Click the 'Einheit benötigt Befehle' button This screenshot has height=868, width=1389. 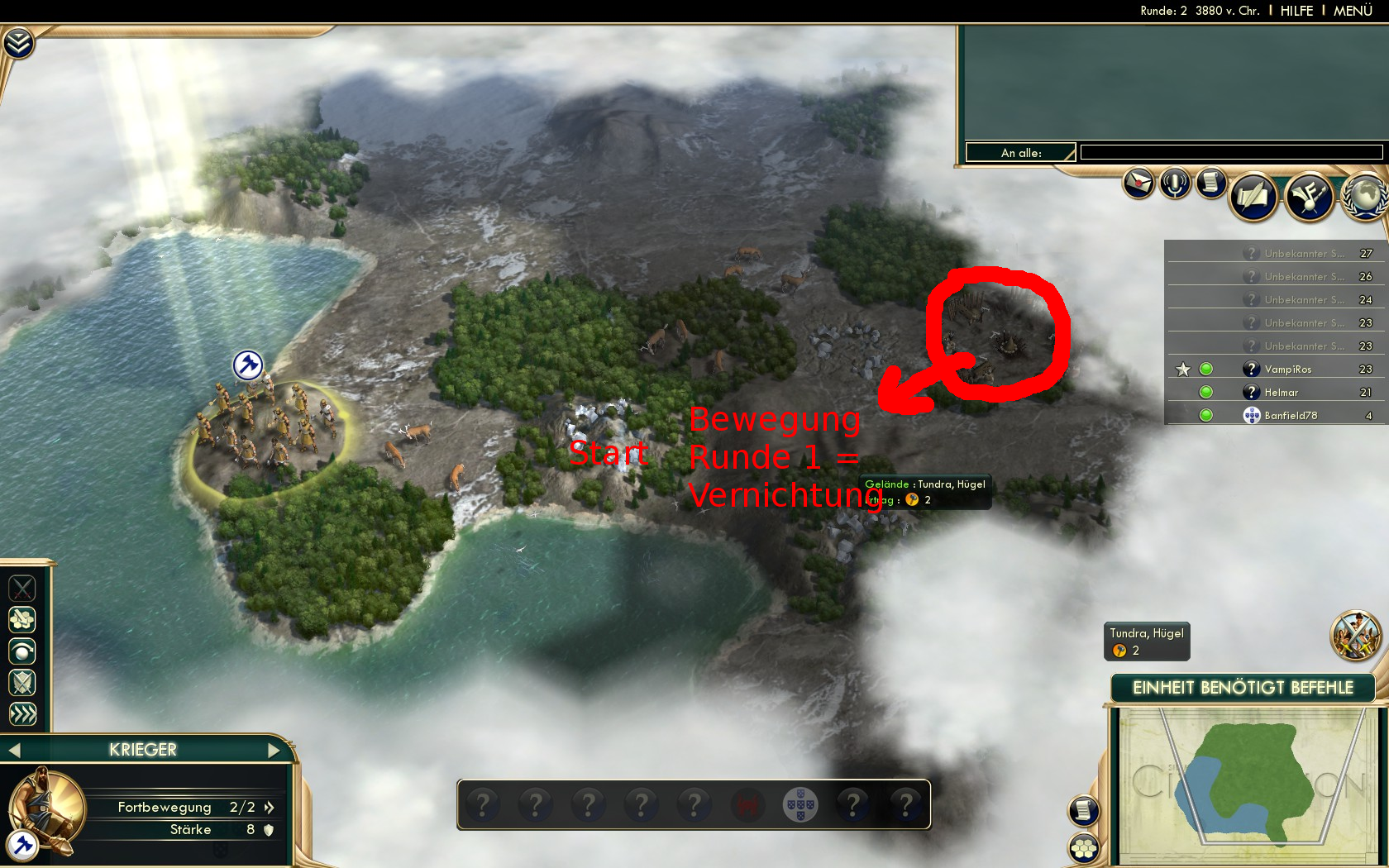coord(1243,688)
